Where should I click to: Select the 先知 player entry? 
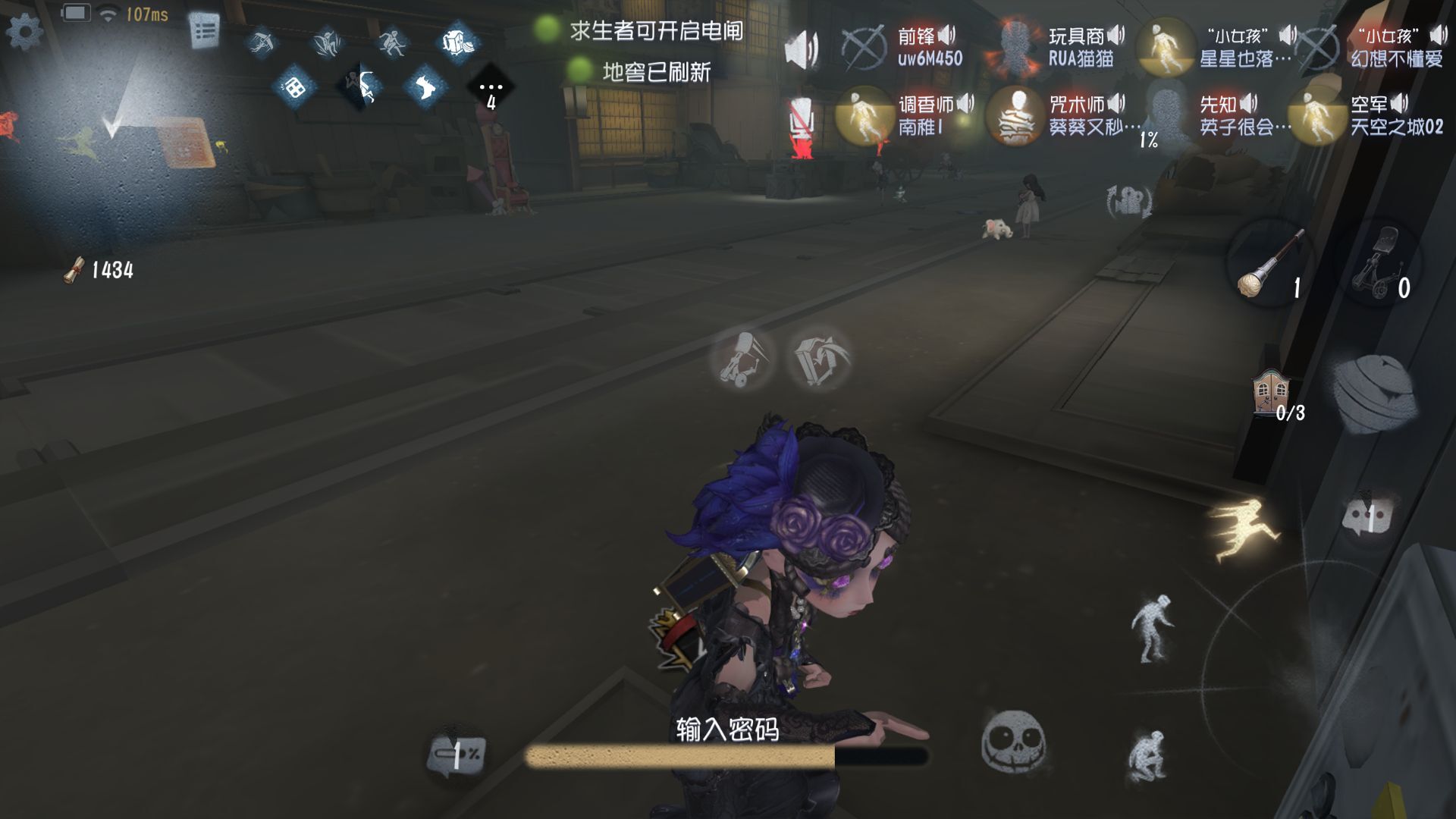click(x=1213, y=115)
